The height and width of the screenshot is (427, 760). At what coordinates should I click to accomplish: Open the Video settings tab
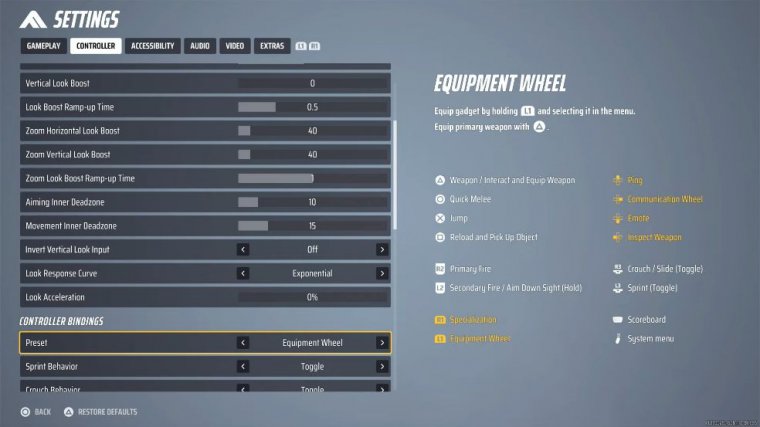[235, 46]
